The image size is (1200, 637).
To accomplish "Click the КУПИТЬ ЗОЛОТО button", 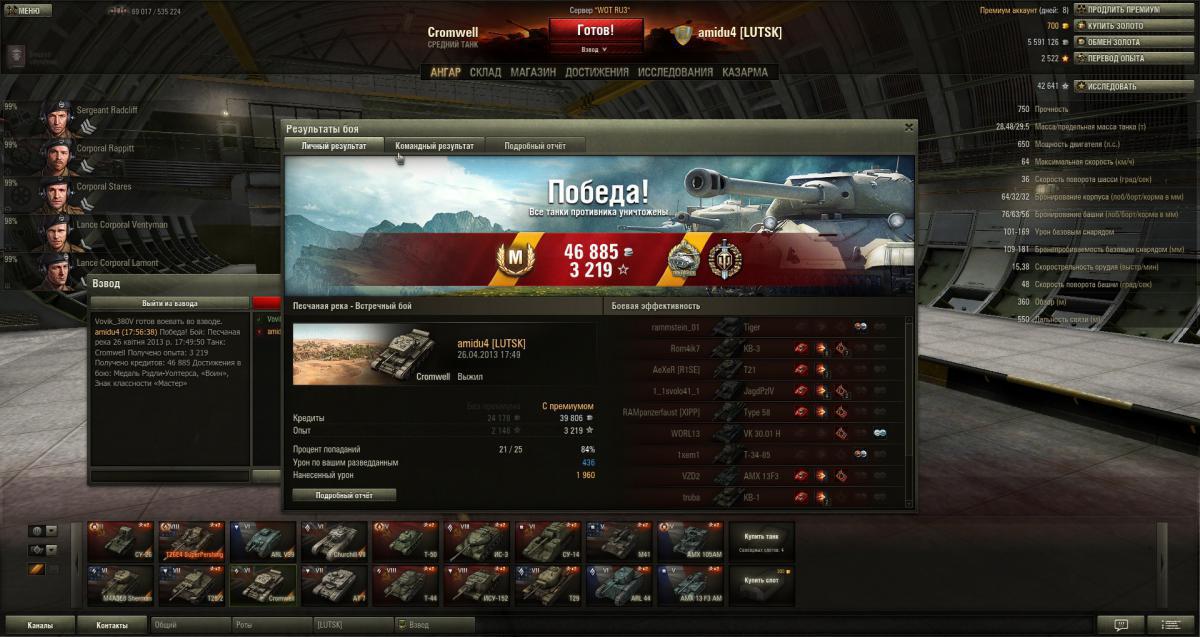I will [x=1114, y=26].
